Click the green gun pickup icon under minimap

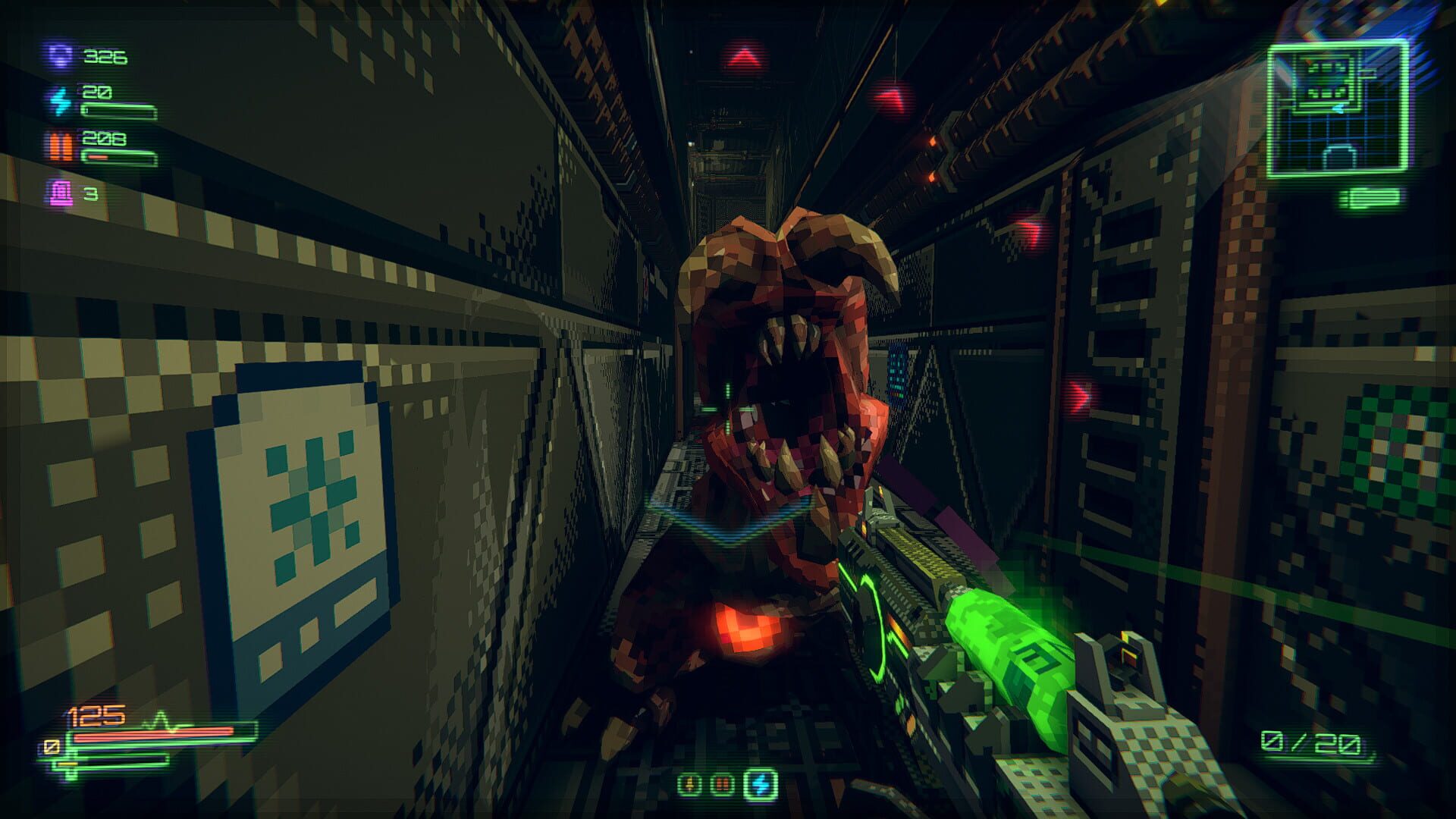point(1369,197)
